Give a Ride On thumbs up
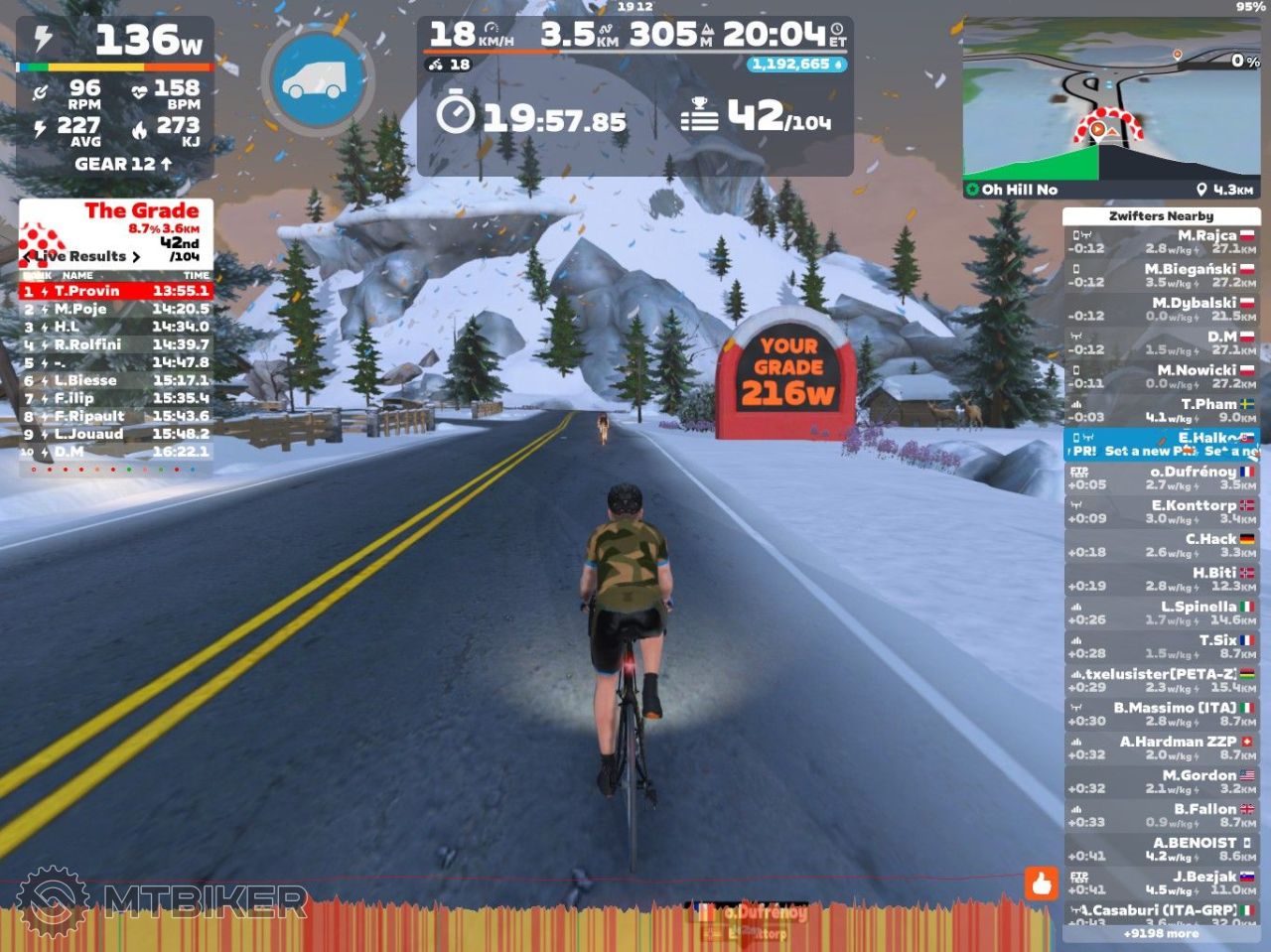Viewport: 1271px width, 952px height. pyautogui.click(x=1041, y=883)
